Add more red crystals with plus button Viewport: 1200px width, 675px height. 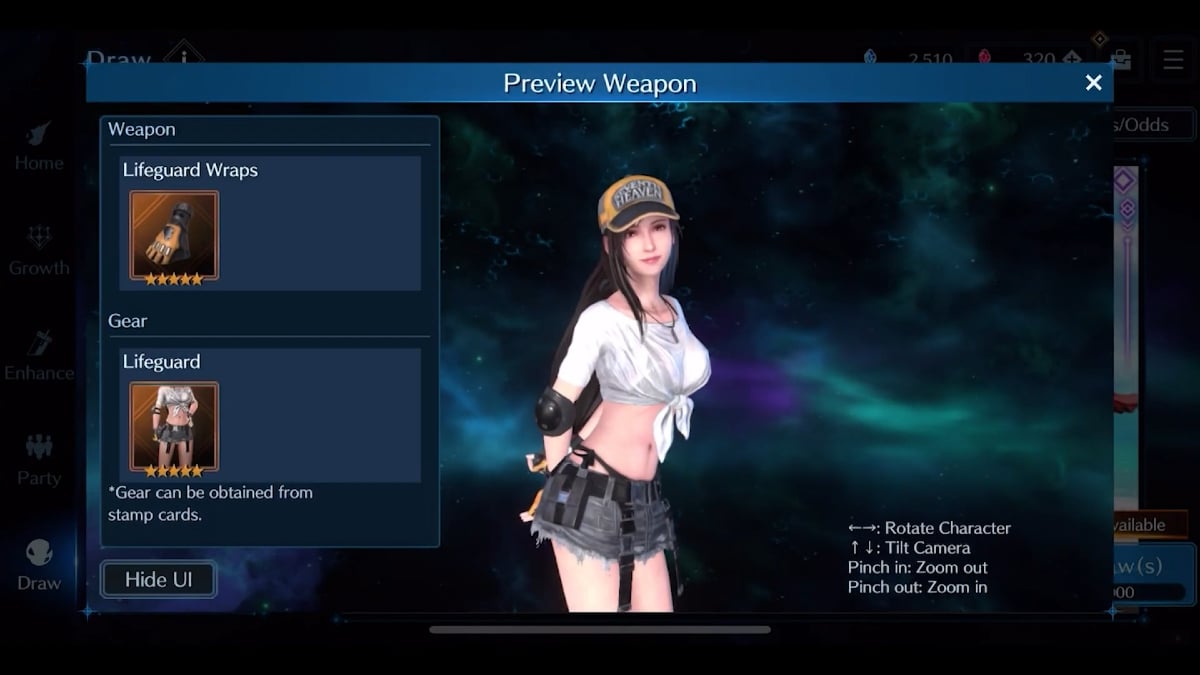1073,59
